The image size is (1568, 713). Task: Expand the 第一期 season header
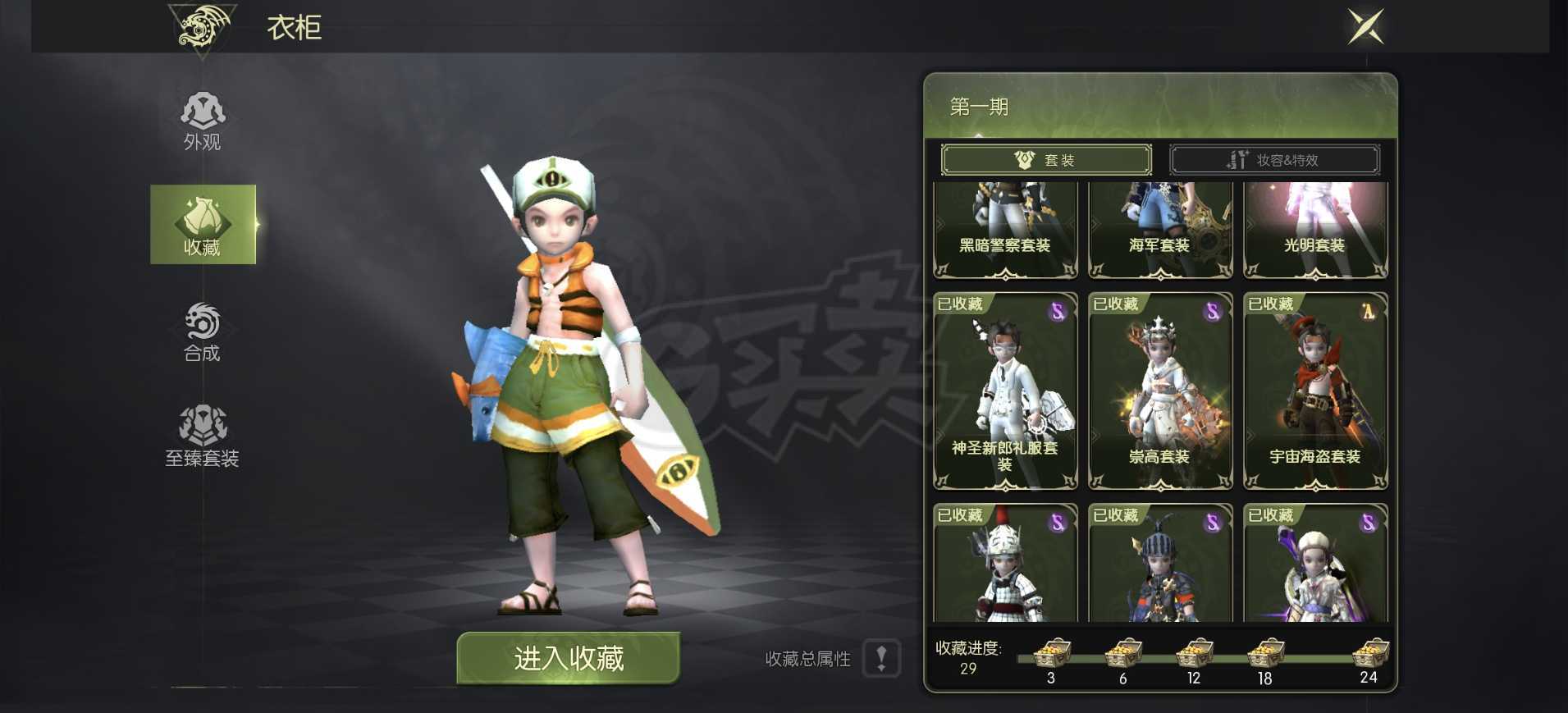pos(976,107)
